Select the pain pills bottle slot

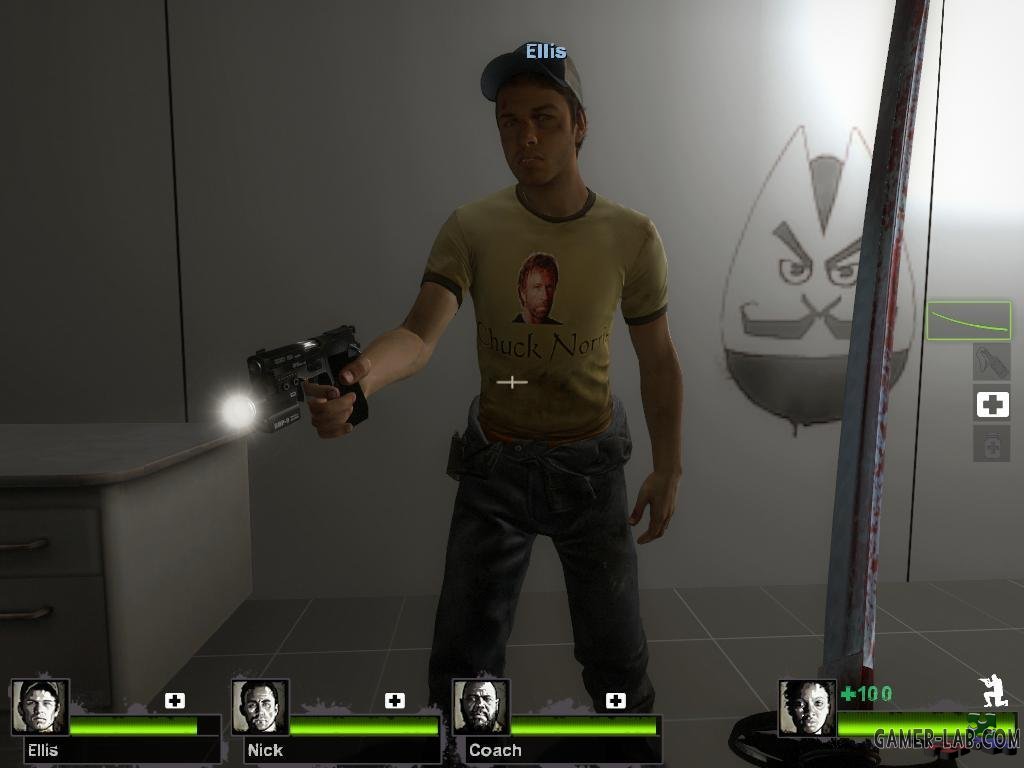click(991, 443)
